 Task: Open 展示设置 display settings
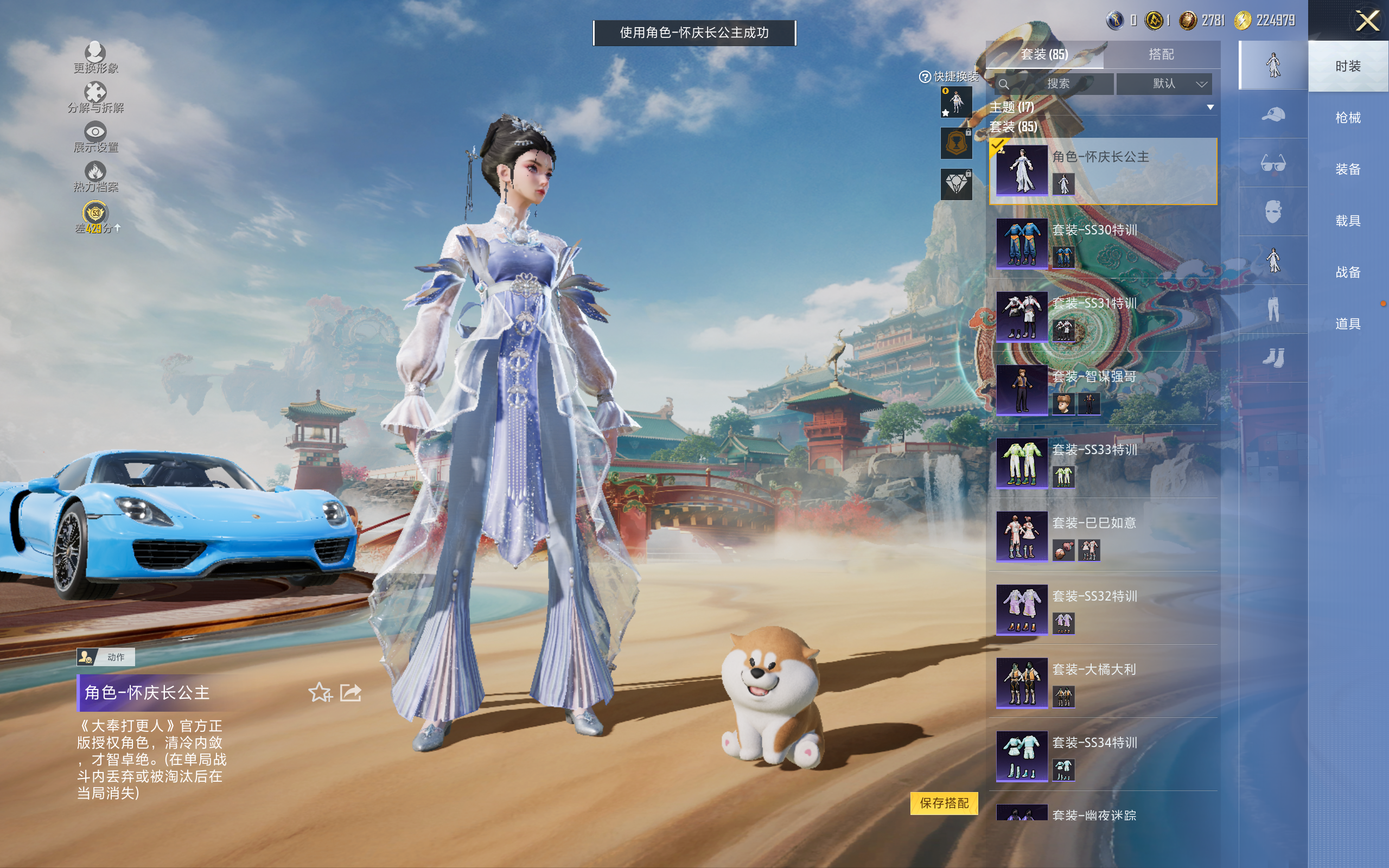(95, 138)
